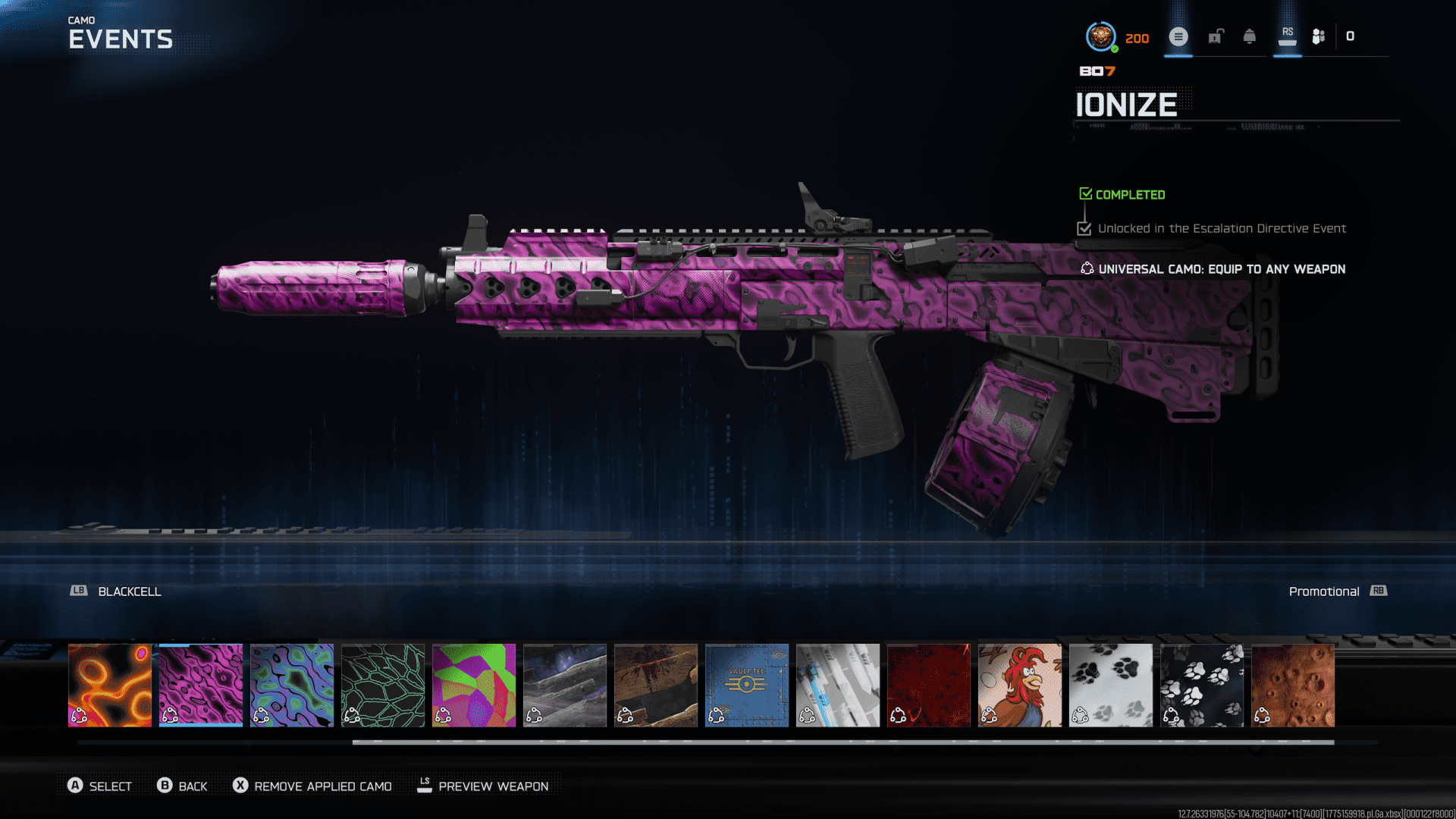Click the player profile emblem
1456x819 pixels.
1100,36
